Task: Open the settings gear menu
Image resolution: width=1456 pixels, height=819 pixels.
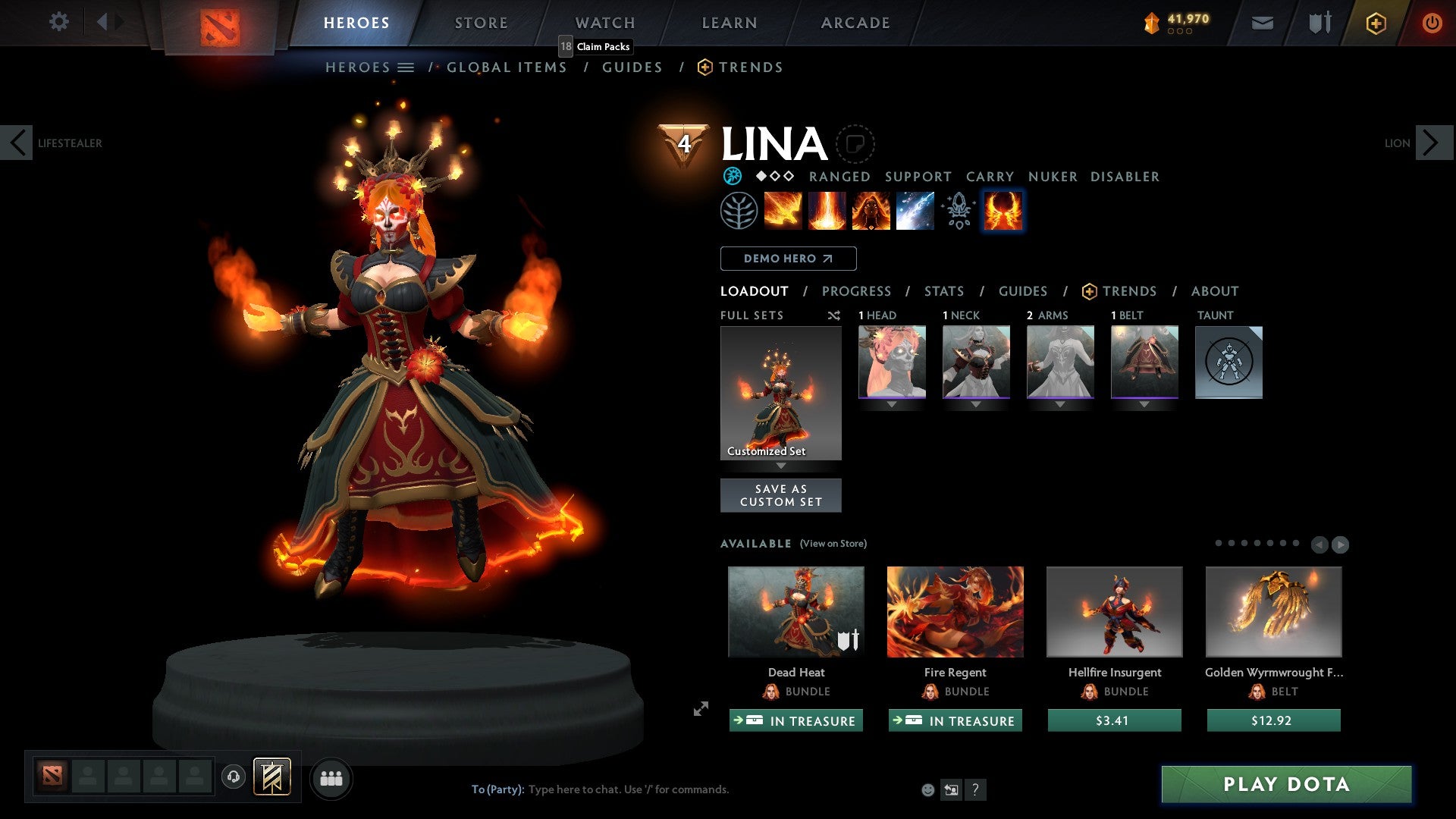Action: (x=58, y=22)
